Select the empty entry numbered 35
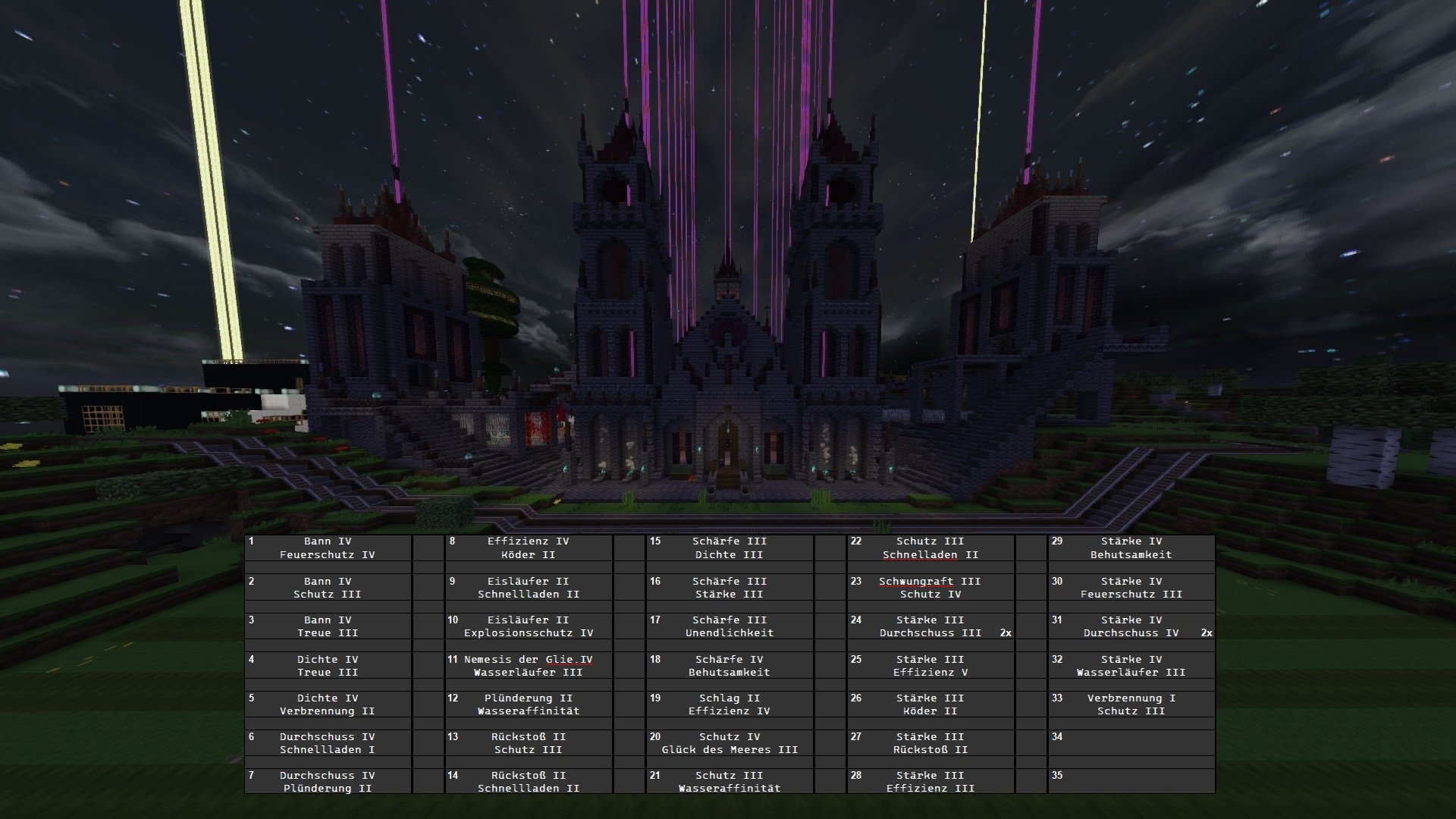Image resolution: width=1456 pixels, height=819 pixels. [1131, 782]
